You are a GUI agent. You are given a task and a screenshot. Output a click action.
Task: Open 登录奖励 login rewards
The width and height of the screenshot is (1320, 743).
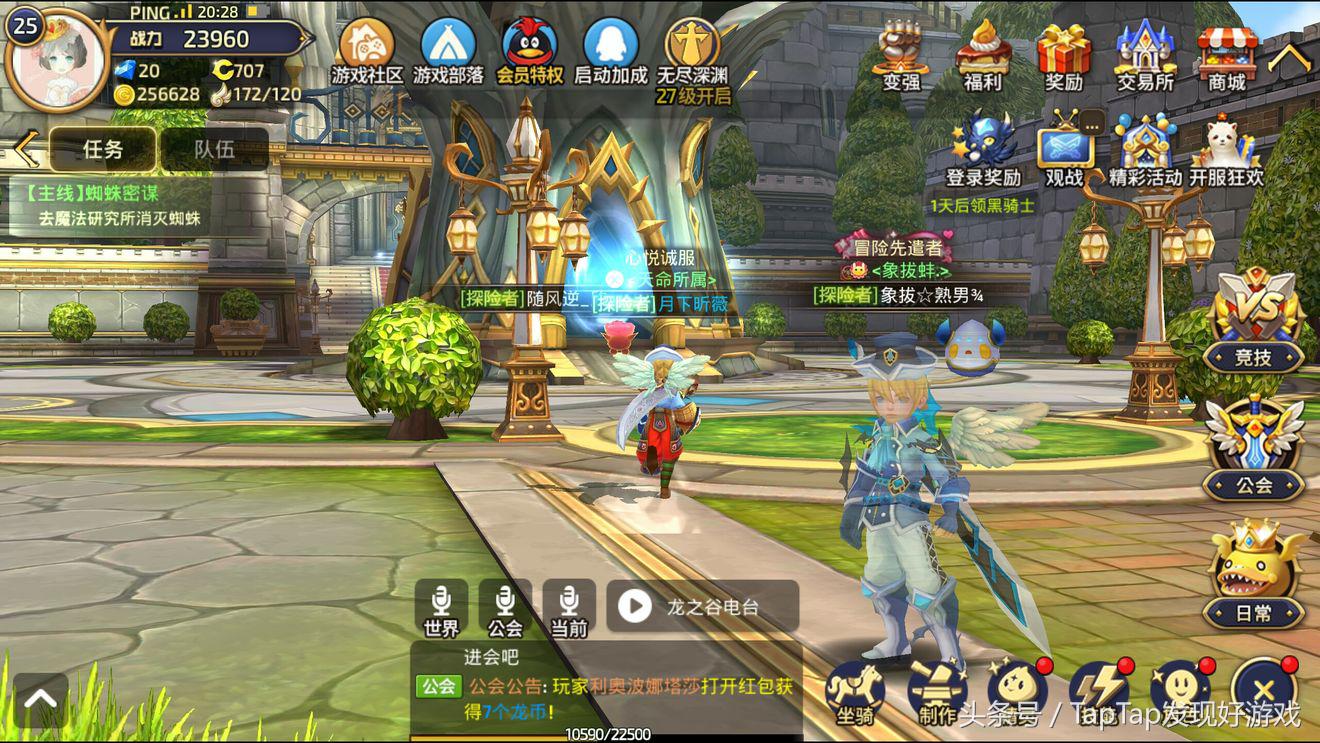coord(983,148)
